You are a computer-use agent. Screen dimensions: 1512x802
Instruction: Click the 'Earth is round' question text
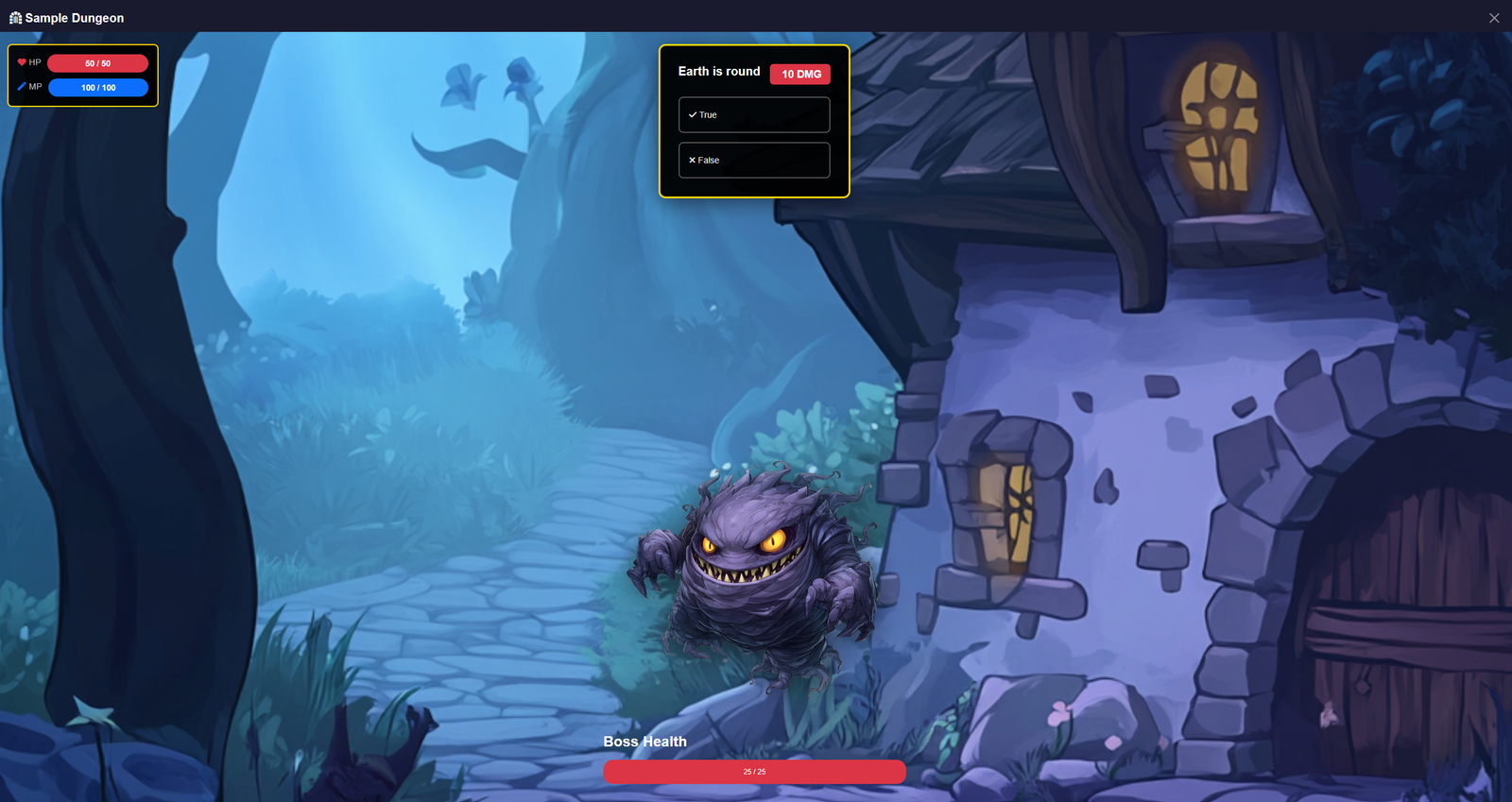717,72
